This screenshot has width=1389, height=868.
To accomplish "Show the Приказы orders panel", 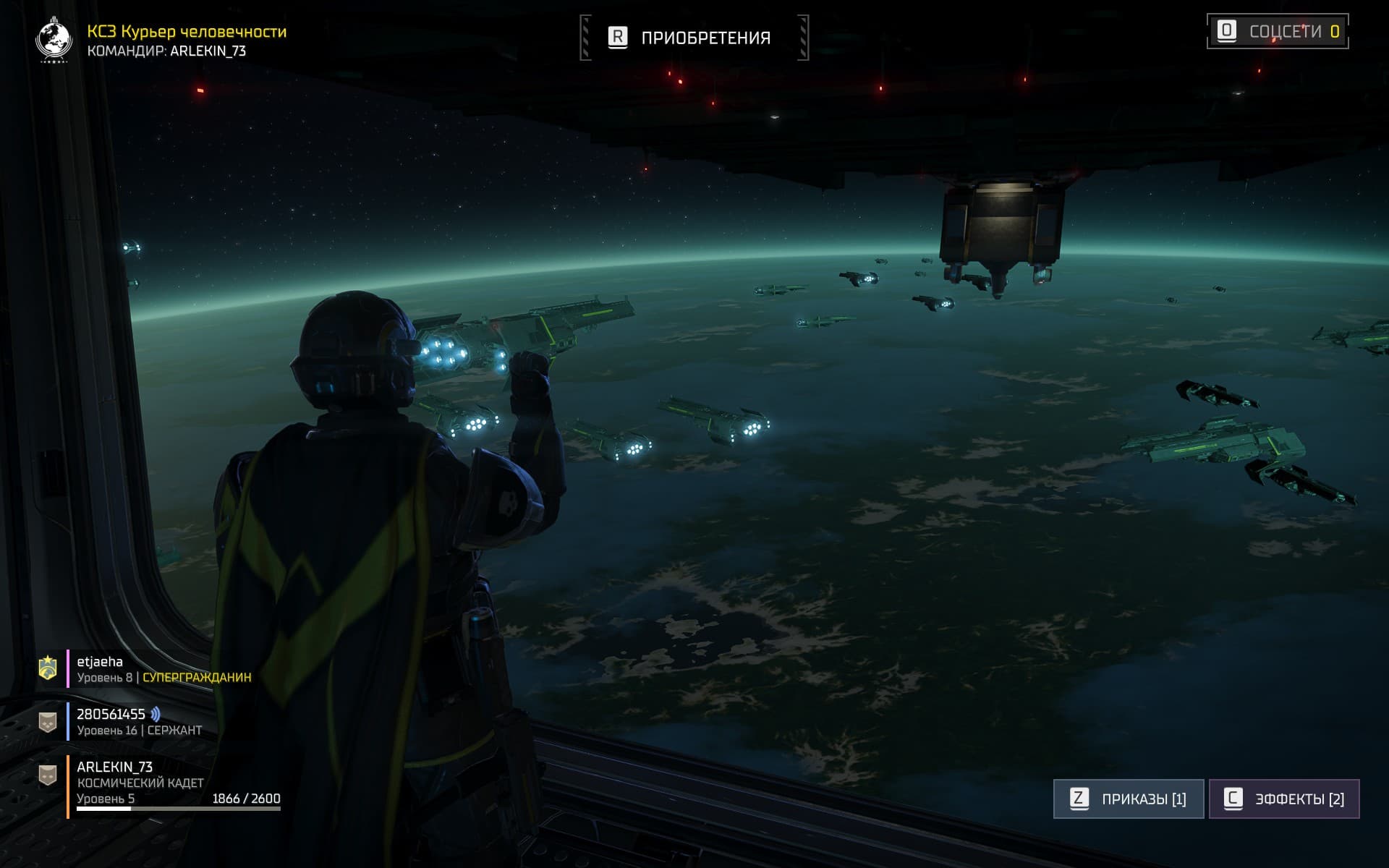I will [x=1129, y=799].
